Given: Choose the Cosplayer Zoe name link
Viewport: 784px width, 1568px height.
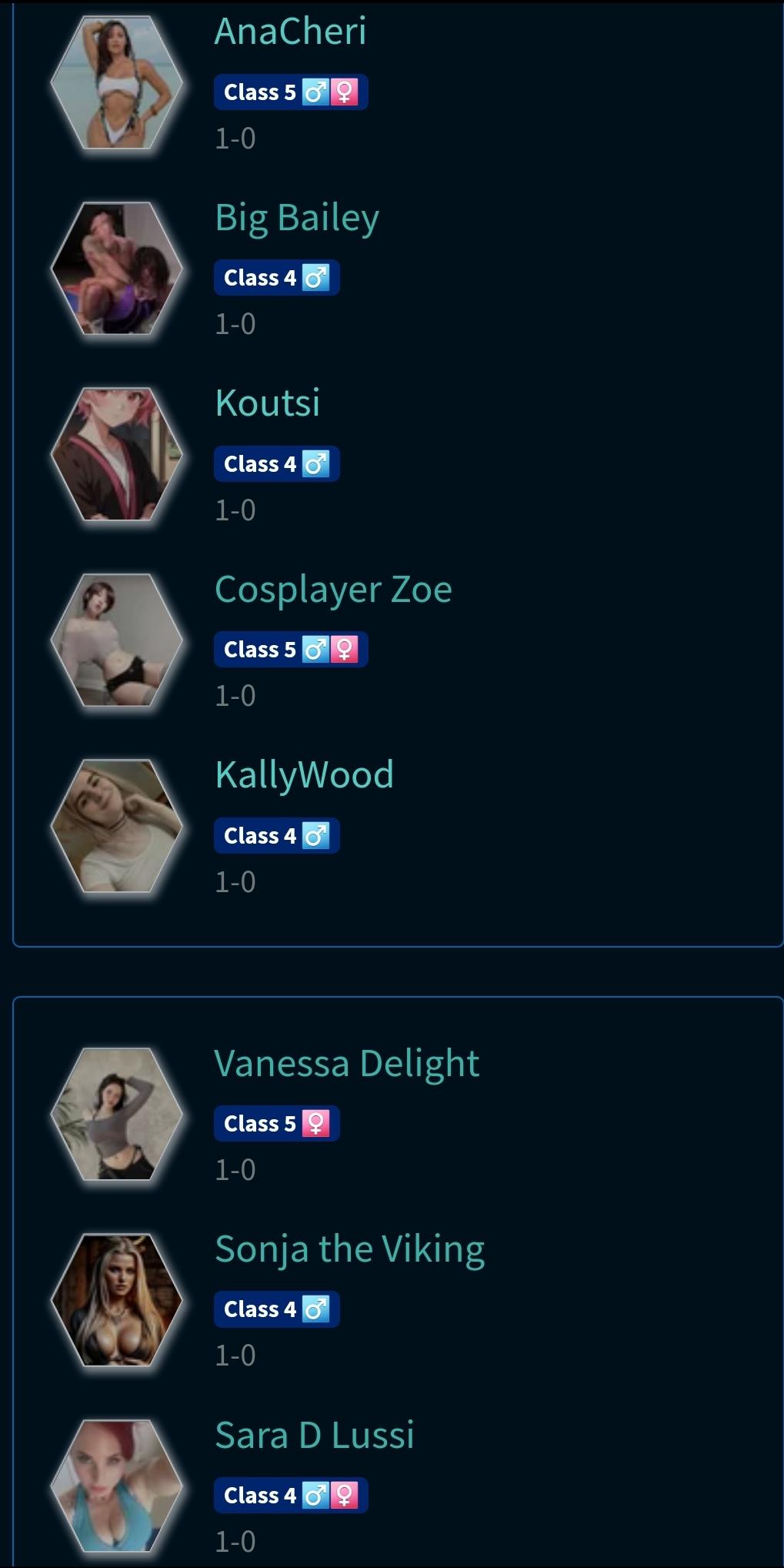Looking at the screenshot, I should 333,590.
